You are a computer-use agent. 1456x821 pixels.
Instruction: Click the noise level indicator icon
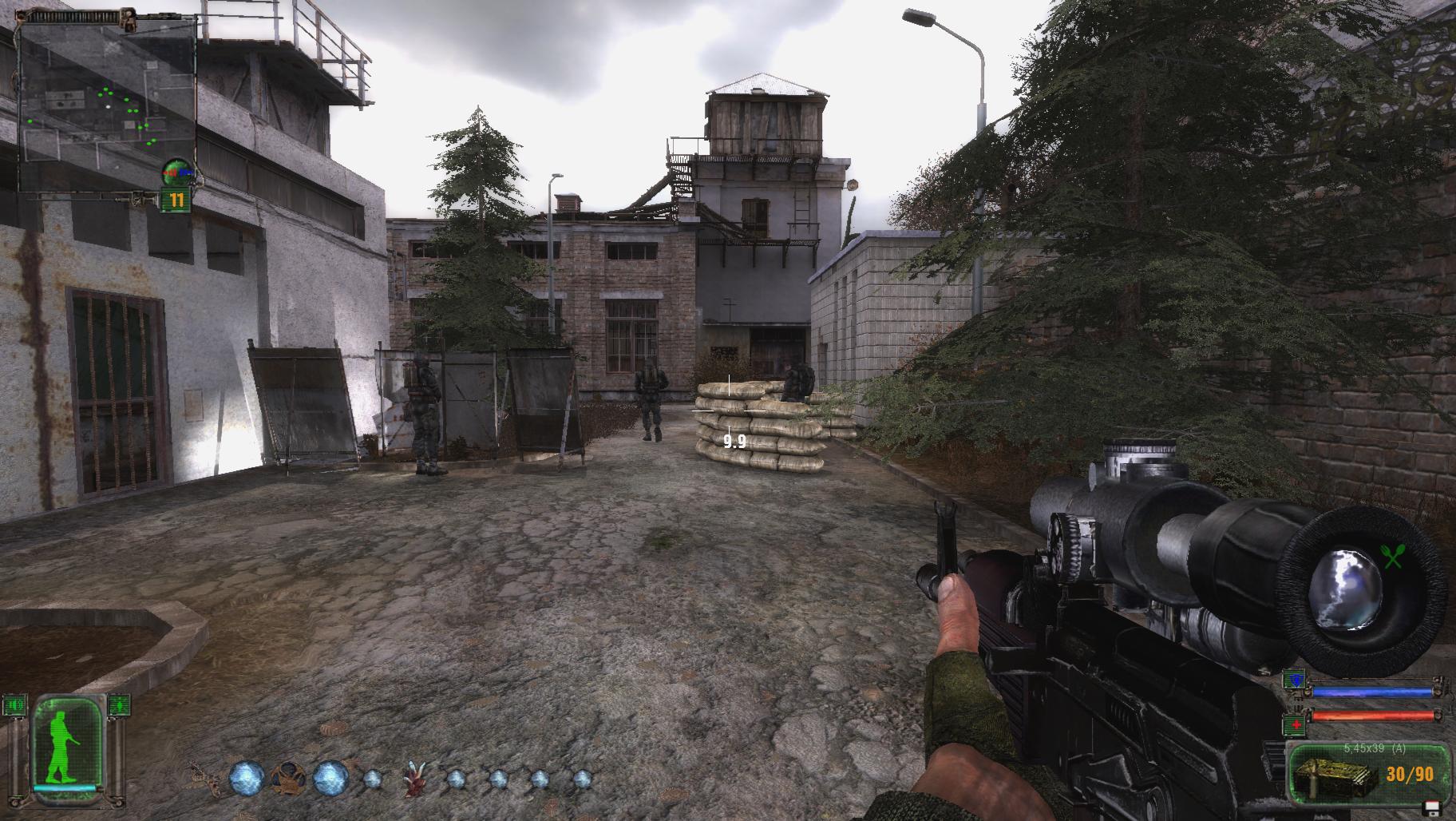click(15, 705)
